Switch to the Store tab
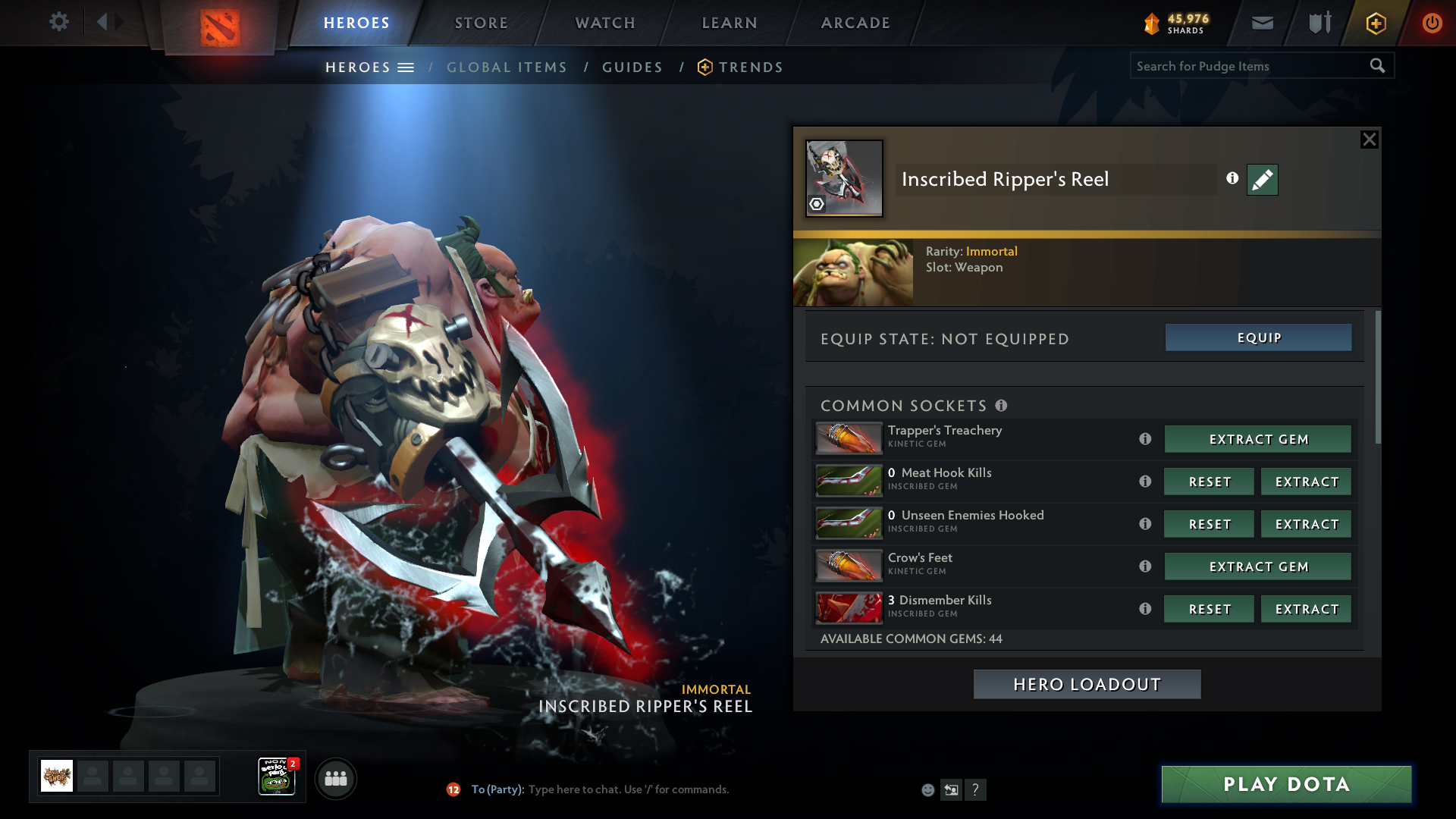The height and width of the screenshot is (819, 1456). coord(482,23)
